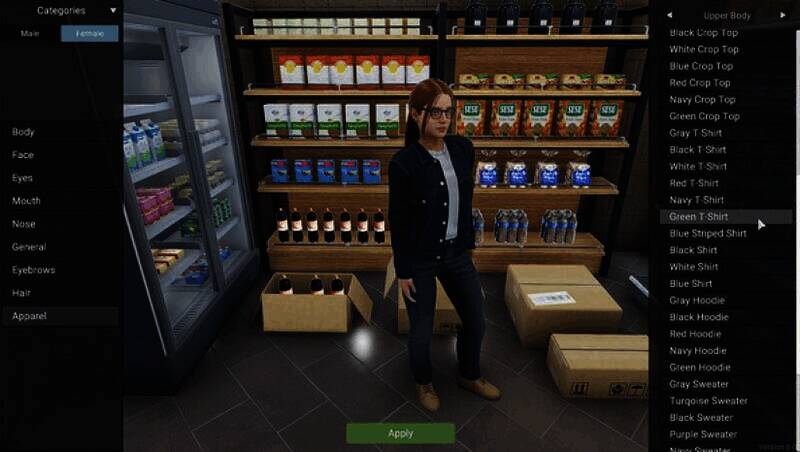Viewport: 800px width, 452px height.
Task: Equip the Turqoise Sweater
Action: point(709,401)
